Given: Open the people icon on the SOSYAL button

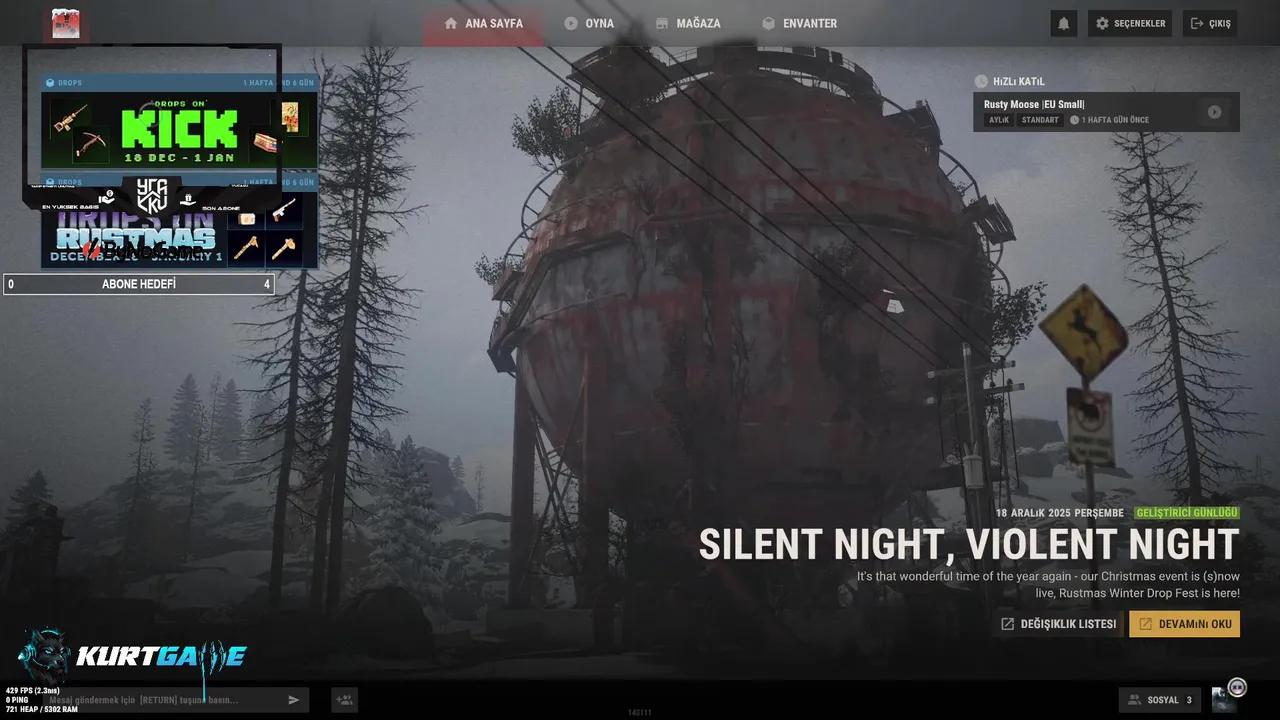Looking at the screenshot, I should (x=1134, y=699).
